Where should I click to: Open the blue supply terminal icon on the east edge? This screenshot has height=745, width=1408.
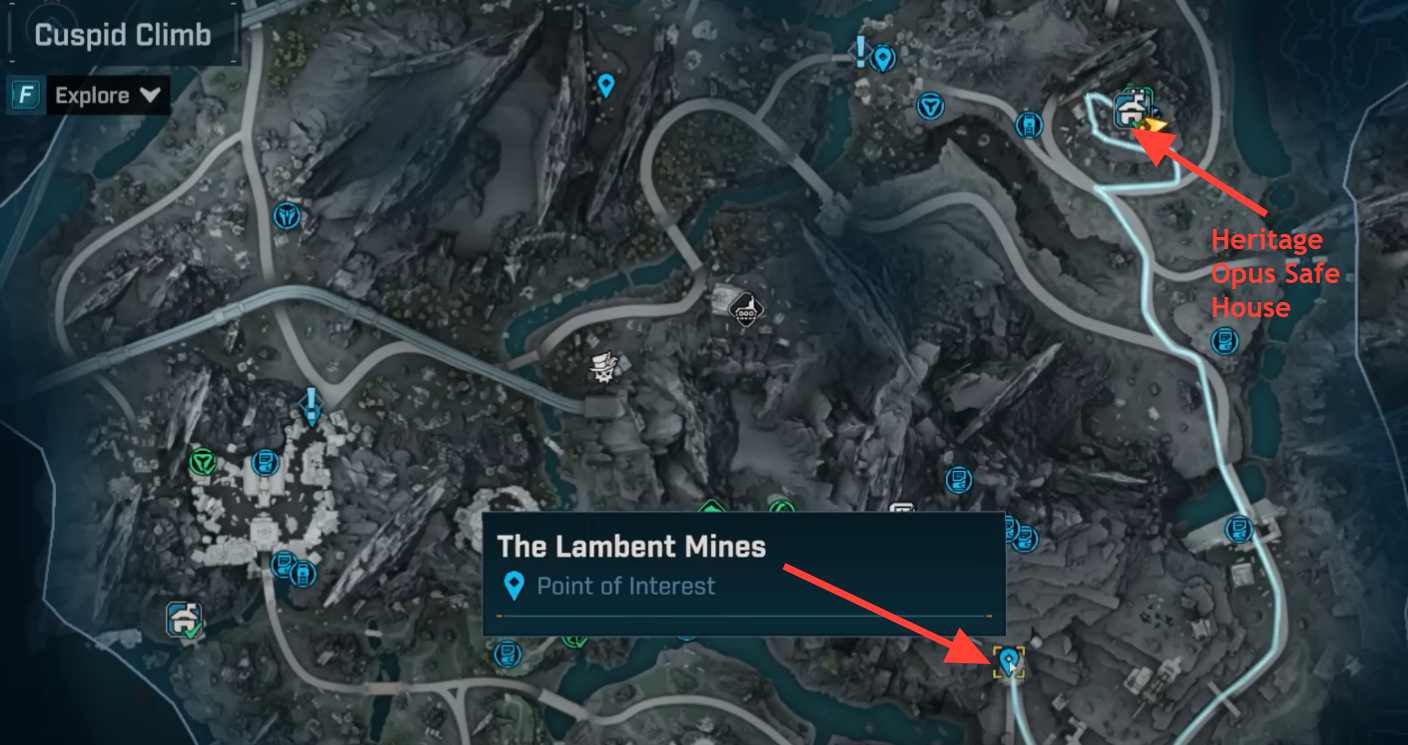tap(1225, 340)
